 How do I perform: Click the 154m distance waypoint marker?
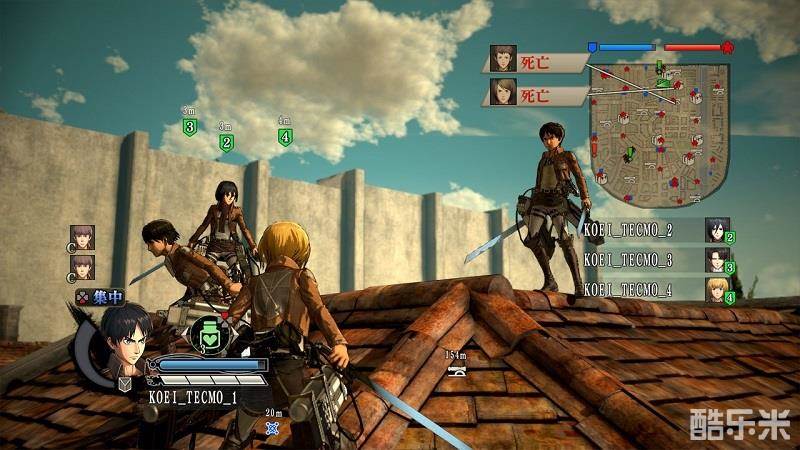[x=456, y=370]
